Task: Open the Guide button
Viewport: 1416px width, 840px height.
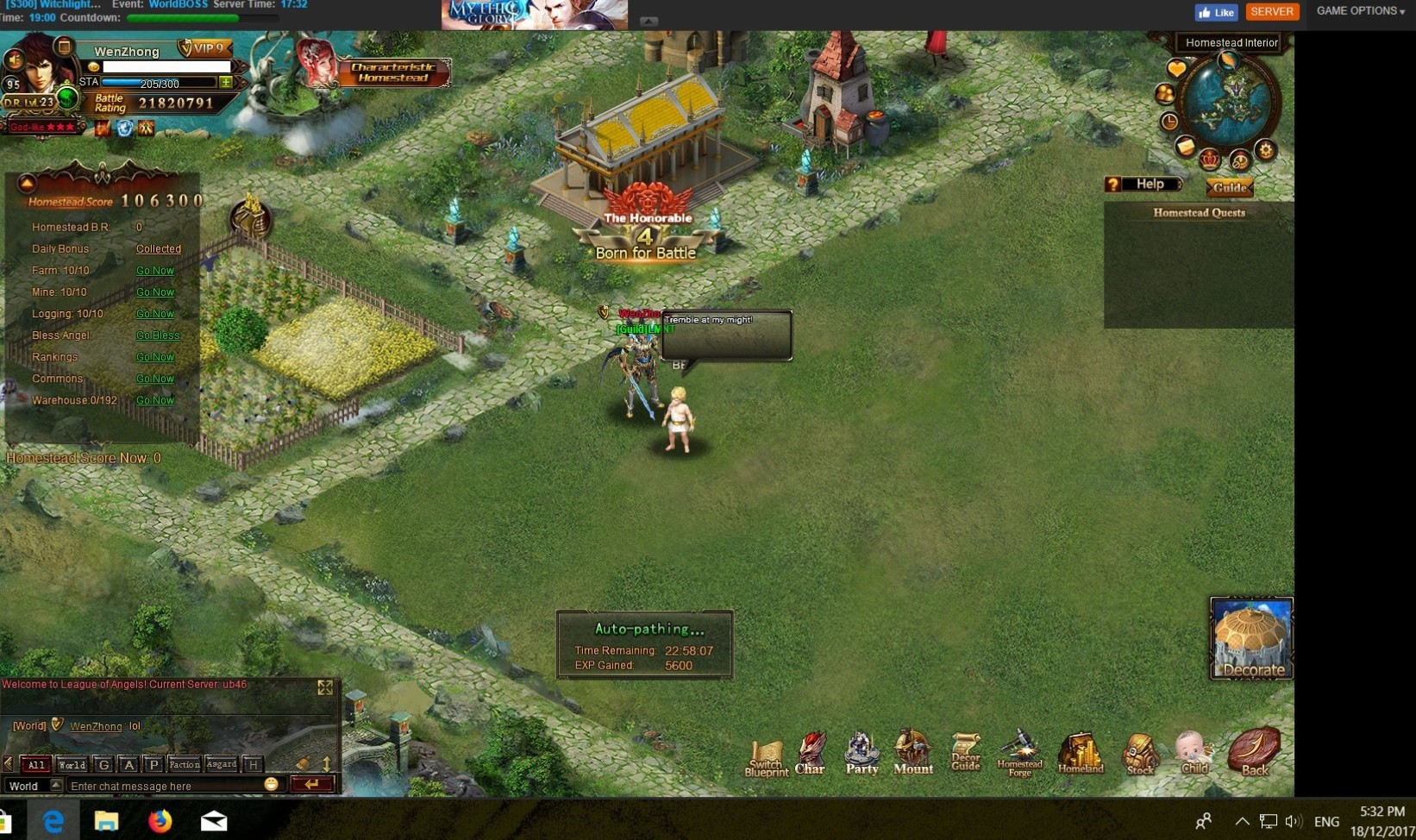Action: 1229,187
